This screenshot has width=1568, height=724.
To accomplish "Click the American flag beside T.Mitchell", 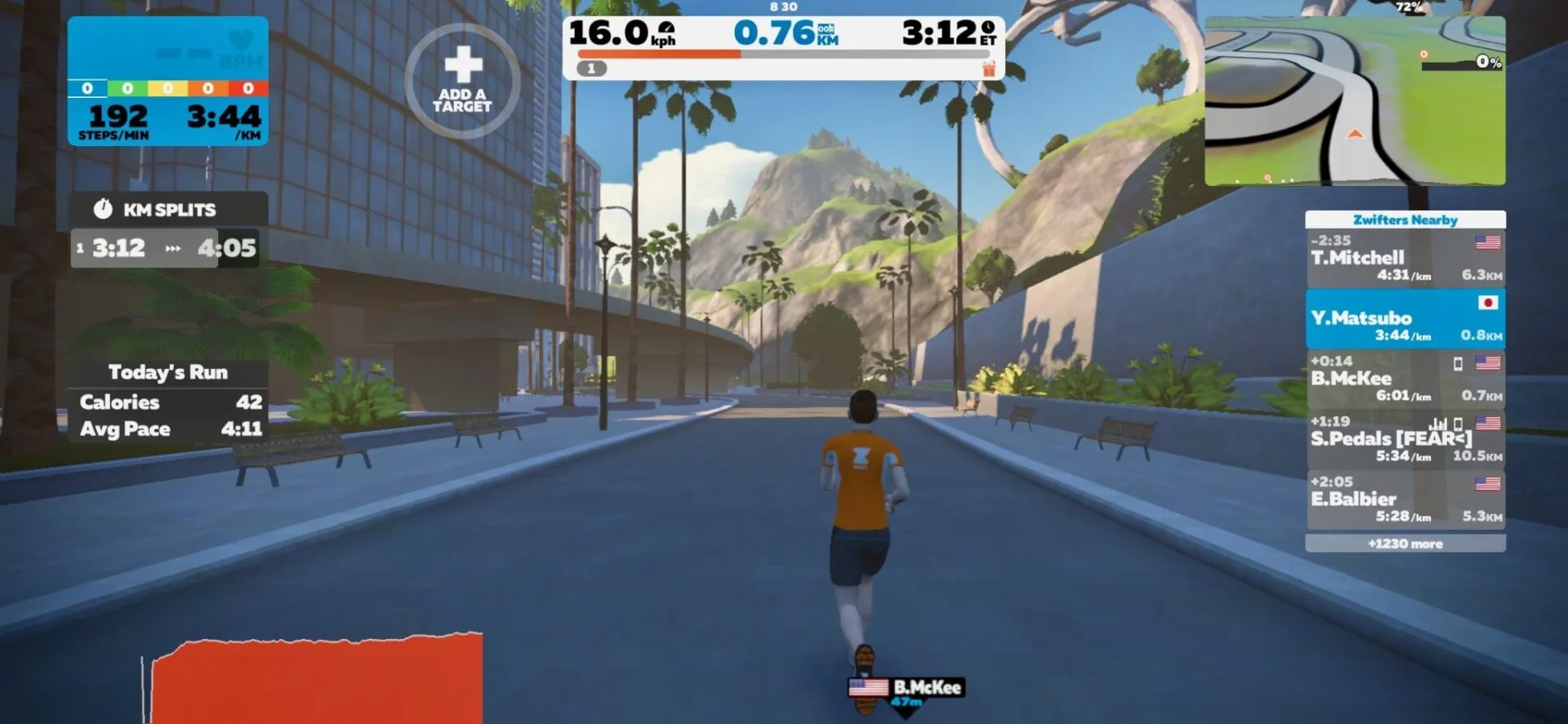I will (x=1490, y=242).
